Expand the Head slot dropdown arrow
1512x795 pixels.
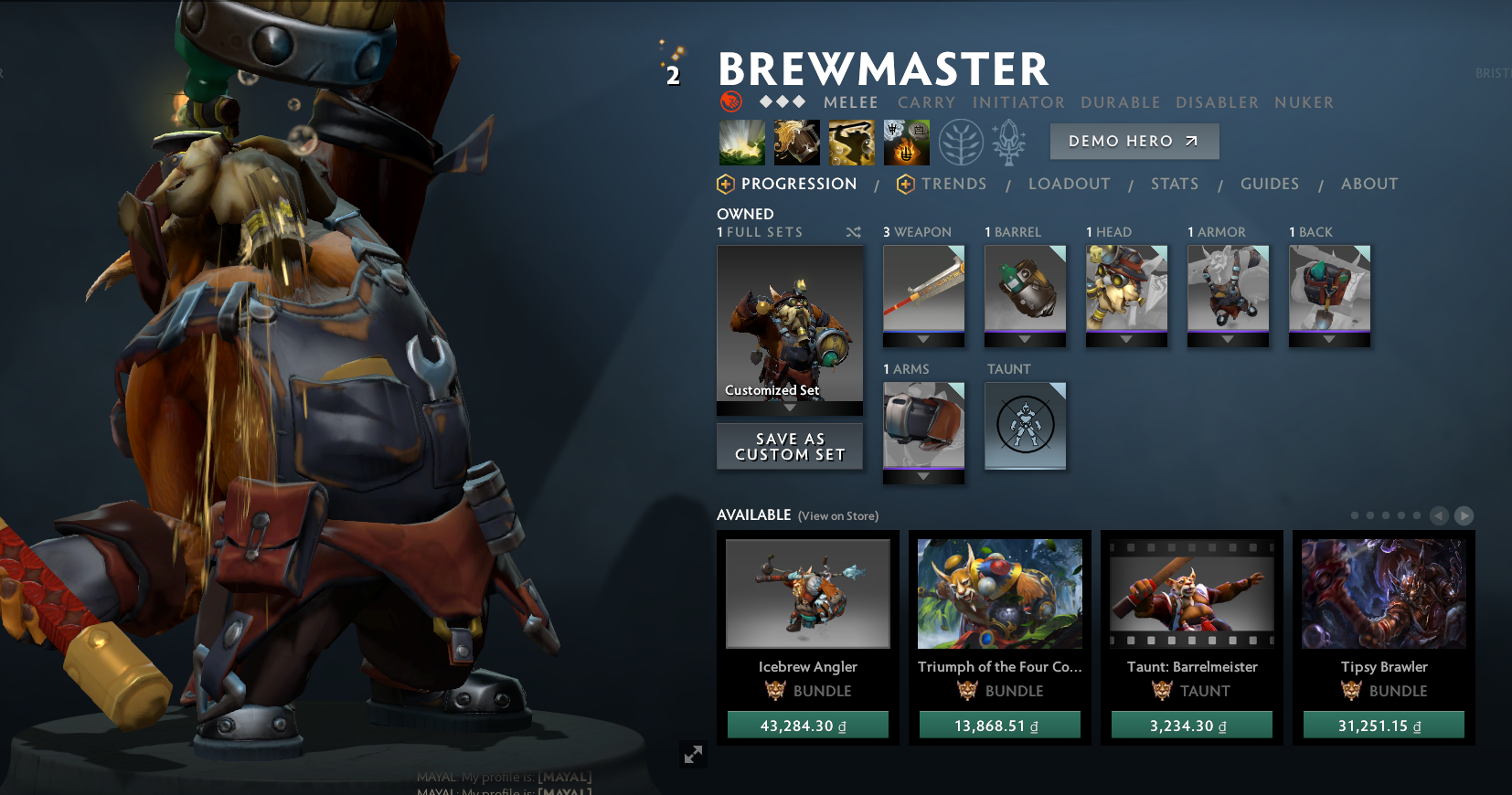(x=1126, y=338)
